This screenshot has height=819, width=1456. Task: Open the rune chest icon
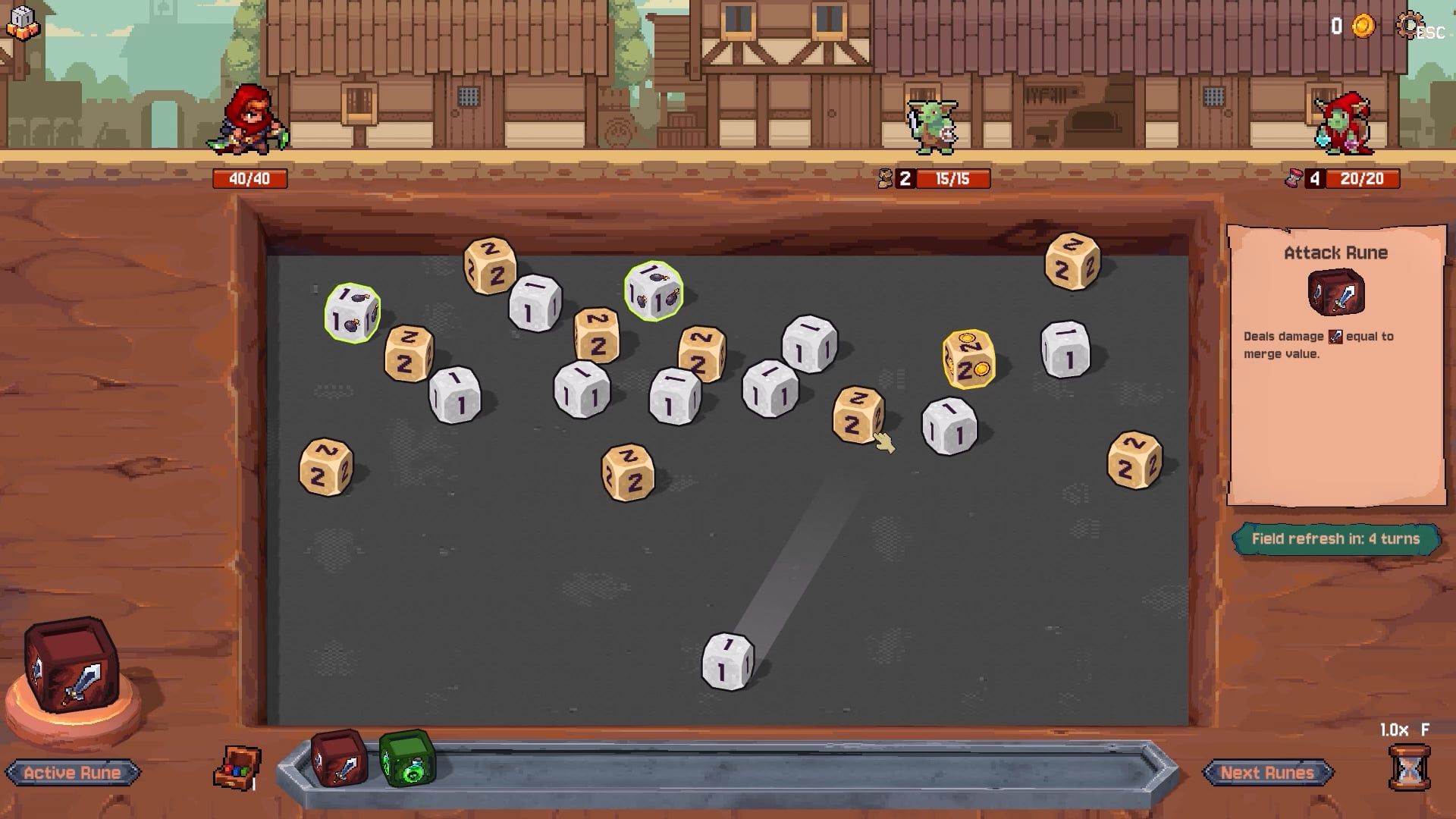coord(238,767)
